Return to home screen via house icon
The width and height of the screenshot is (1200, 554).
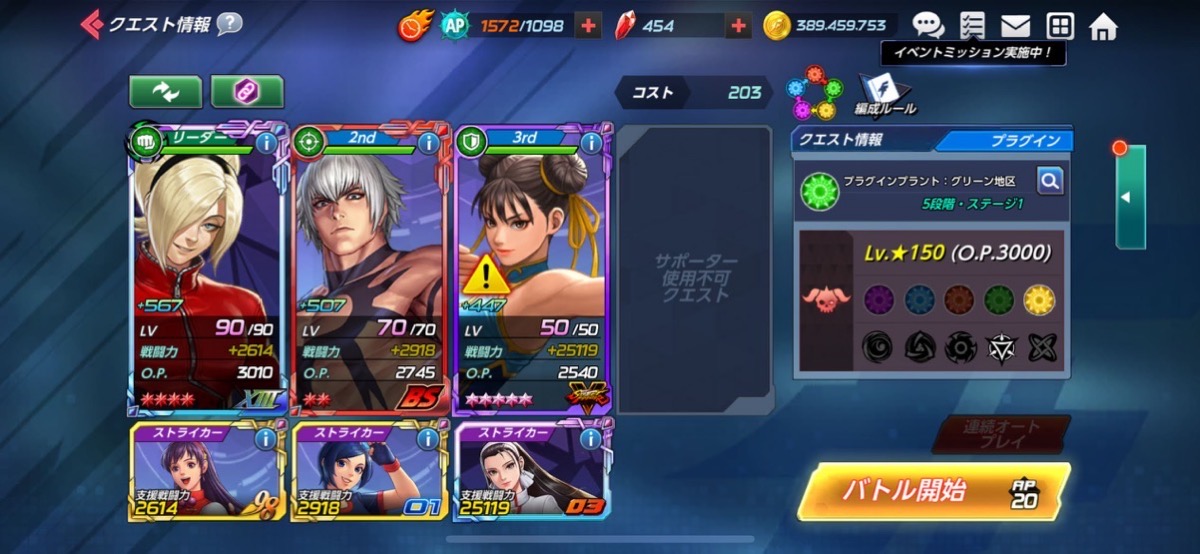1103,25
